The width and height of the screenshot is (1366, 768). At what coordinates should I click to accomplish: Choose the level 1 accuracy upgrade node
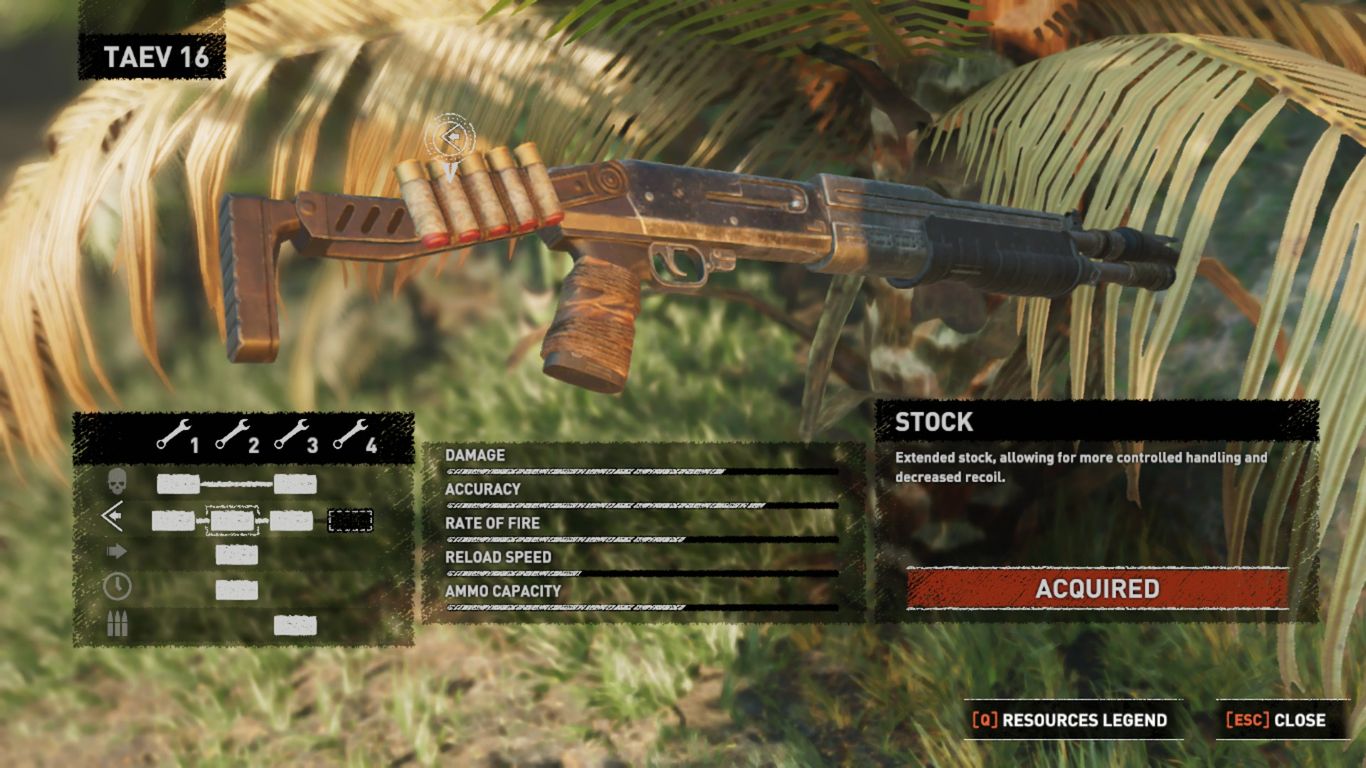click(173, 520)
